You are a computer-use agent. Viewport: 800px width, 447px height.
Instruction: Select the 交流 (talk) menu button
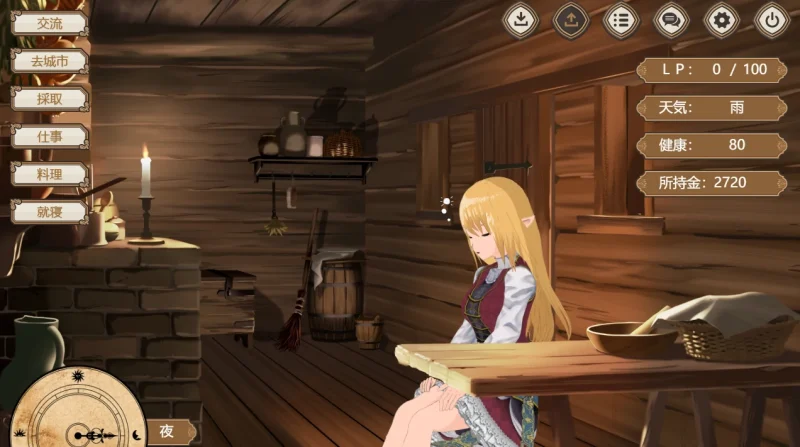click(49, 23)
